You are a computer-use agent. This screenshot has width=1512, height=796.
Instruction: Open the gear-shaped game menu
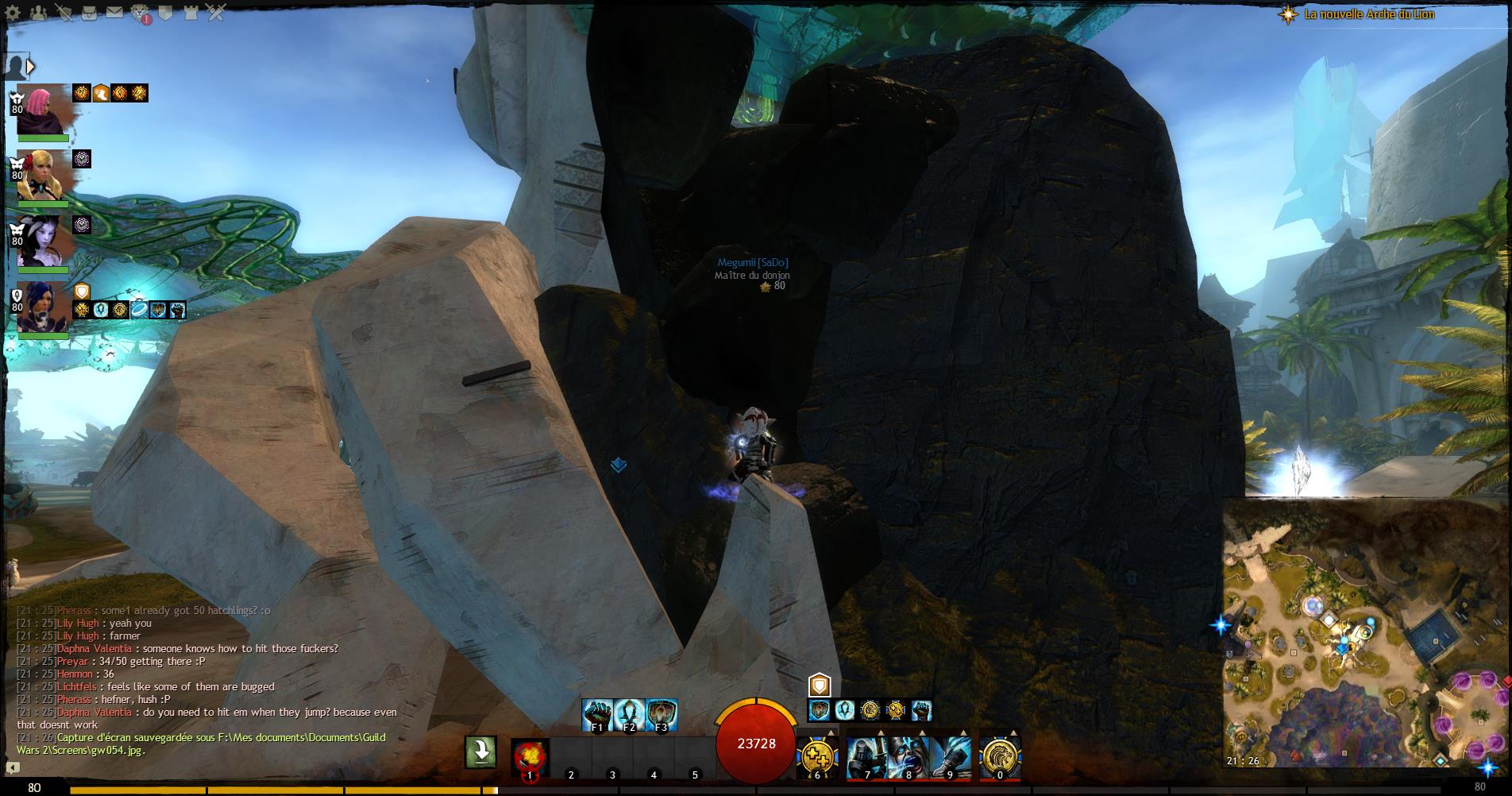[13, 12]
